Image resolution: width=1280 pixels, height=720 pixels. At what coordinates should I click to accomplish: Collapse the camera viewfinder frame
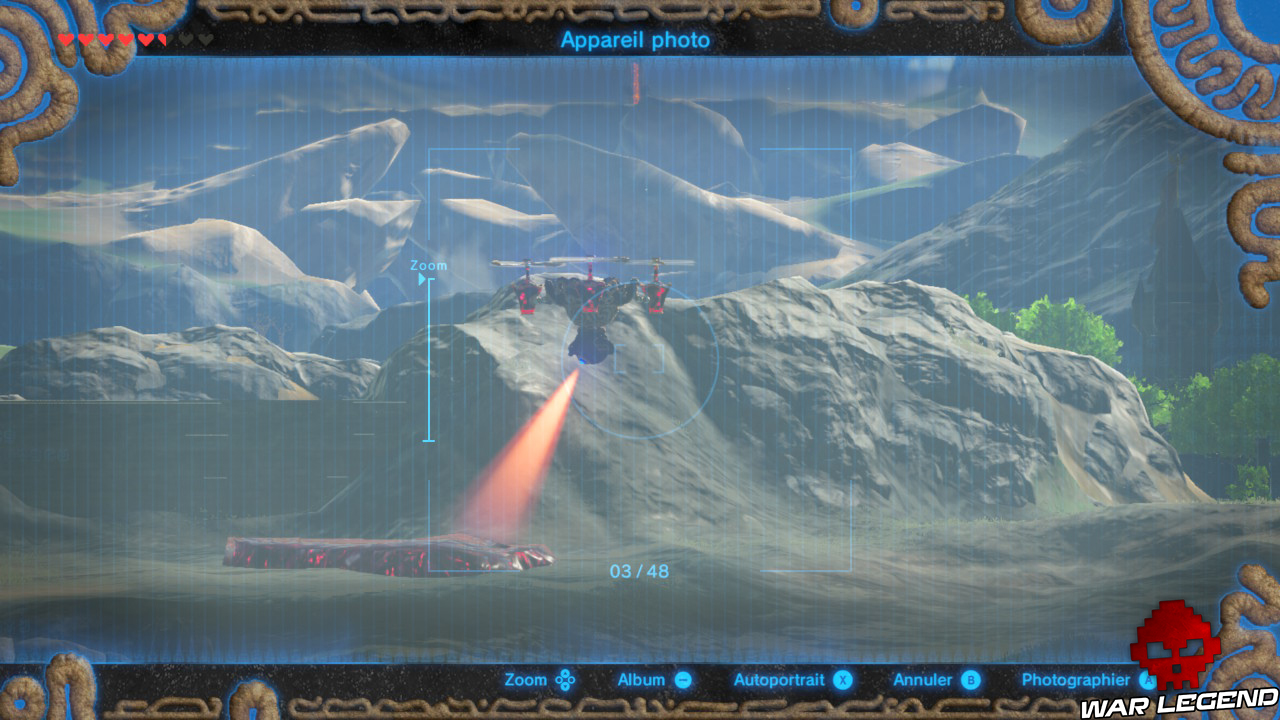click(x=430, y=150)
